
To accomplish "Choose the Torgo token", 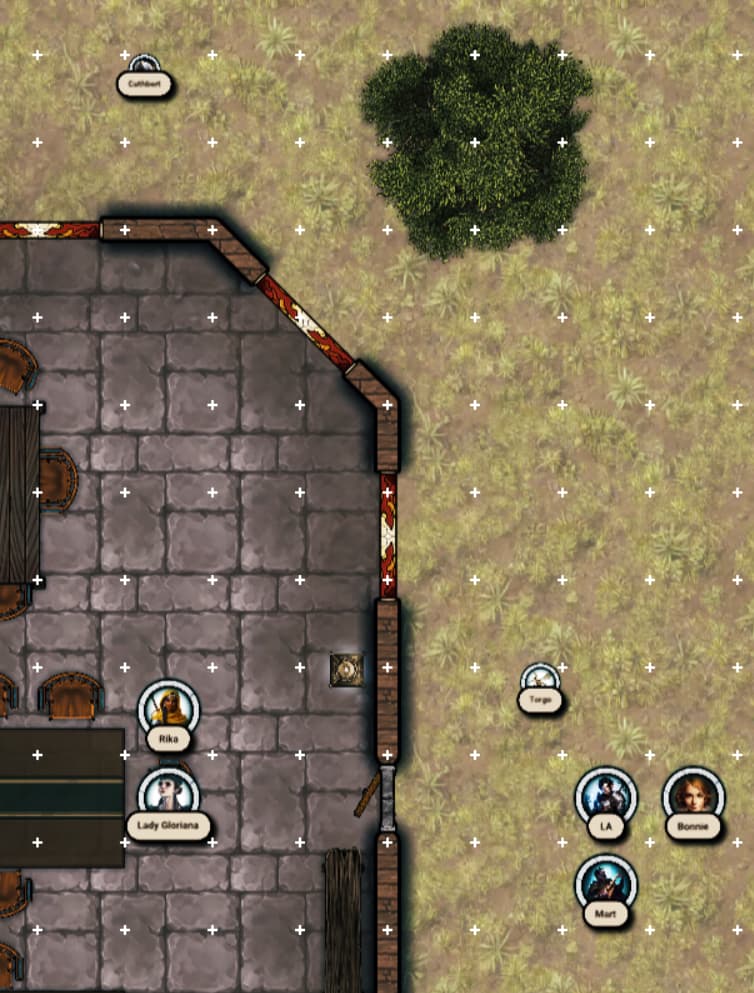I will pyautogui.click(x=541, y=679).
